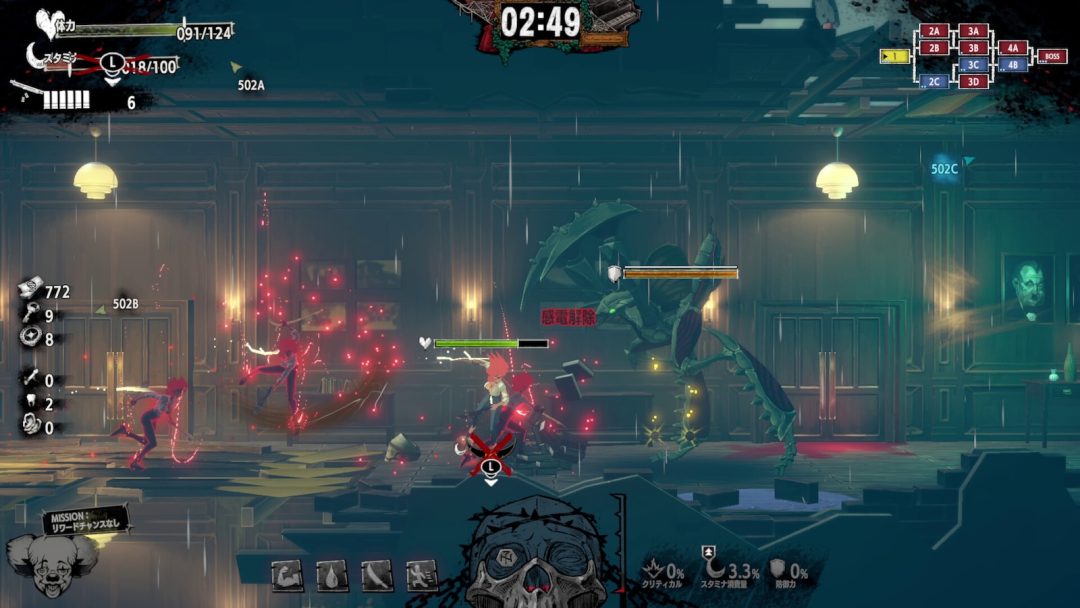Choose stage 2C on the route map
Viewport: 1080px width, 608px height.
pos(934,81)
